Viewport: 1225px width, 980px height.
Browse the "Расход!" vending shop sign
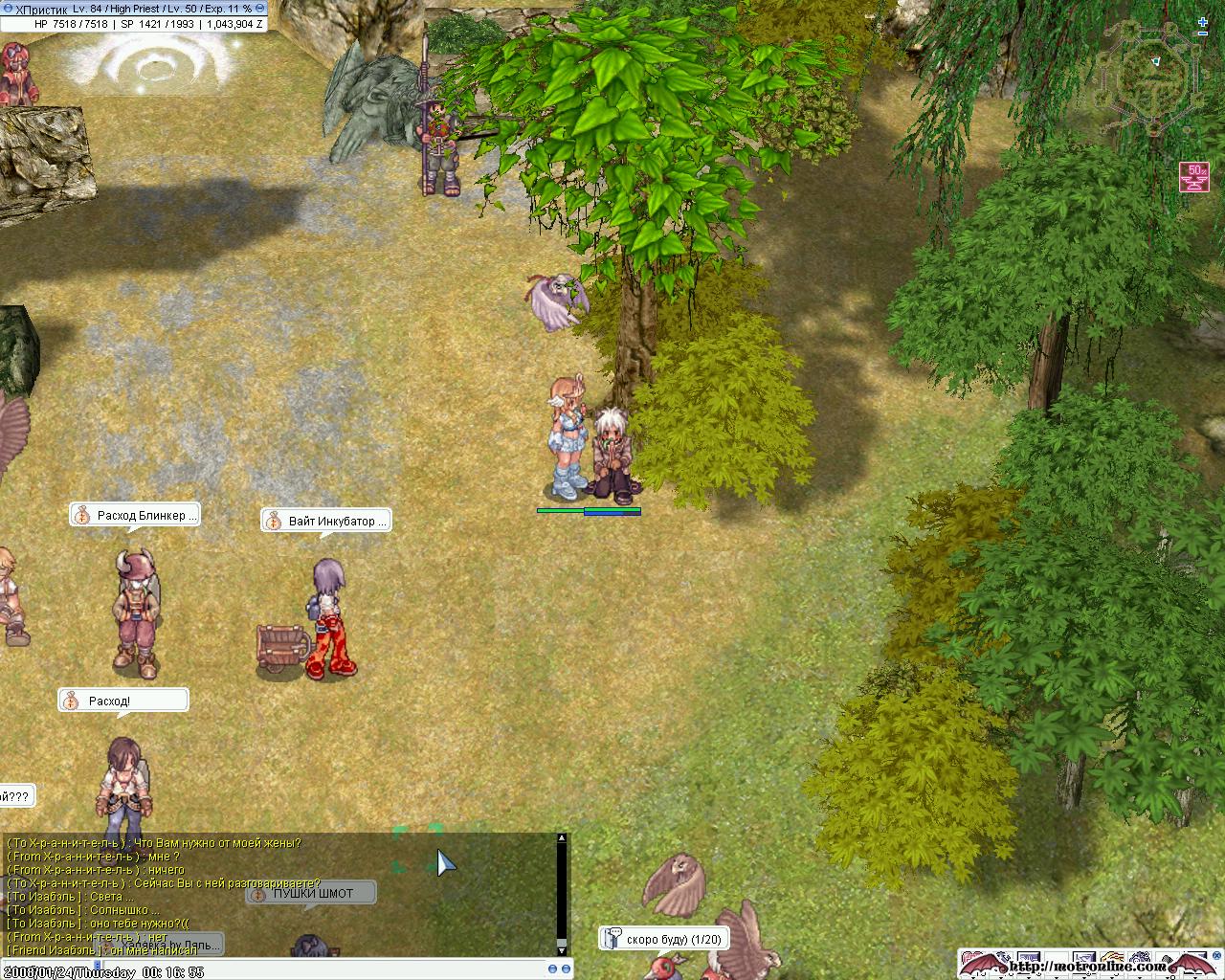(122, 702)
